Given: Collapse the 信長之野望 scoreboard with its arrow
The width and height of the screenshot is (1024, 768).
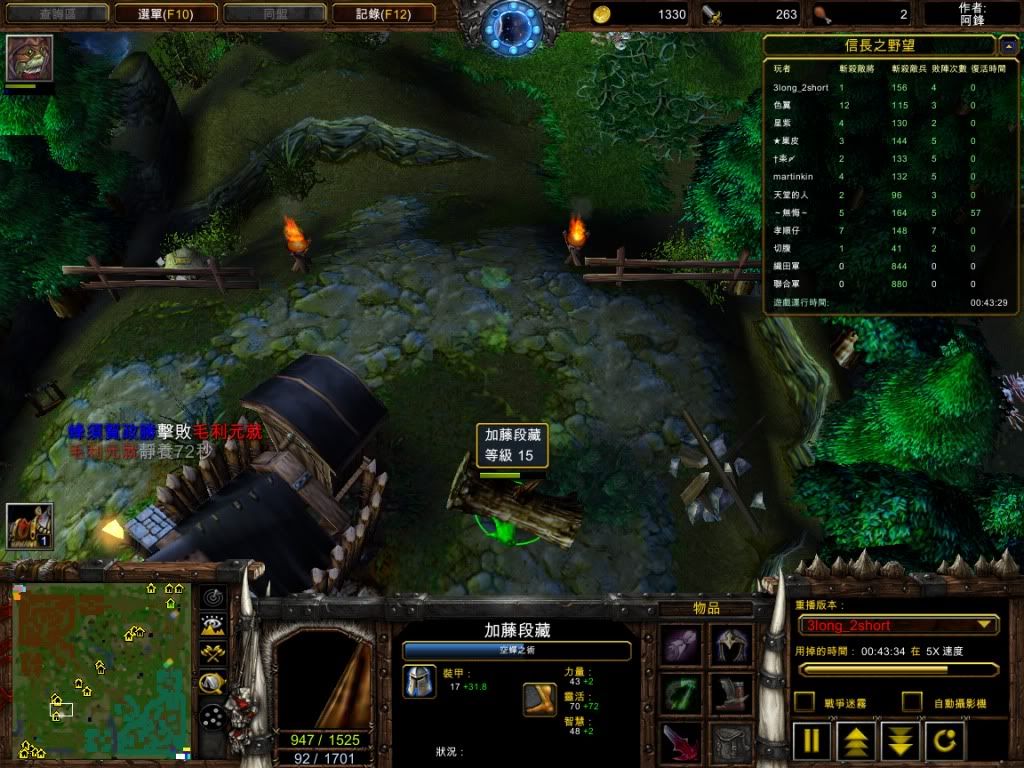Looking at the screenshot, I should click(1008, 45).
